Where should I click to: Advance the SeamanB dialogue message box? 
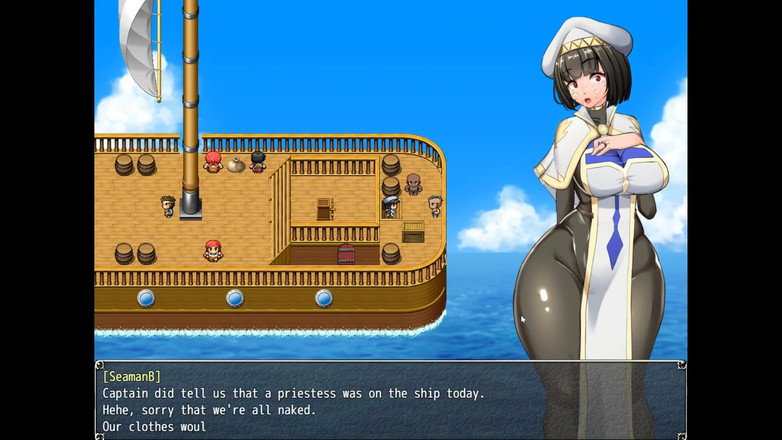point(390,401)
